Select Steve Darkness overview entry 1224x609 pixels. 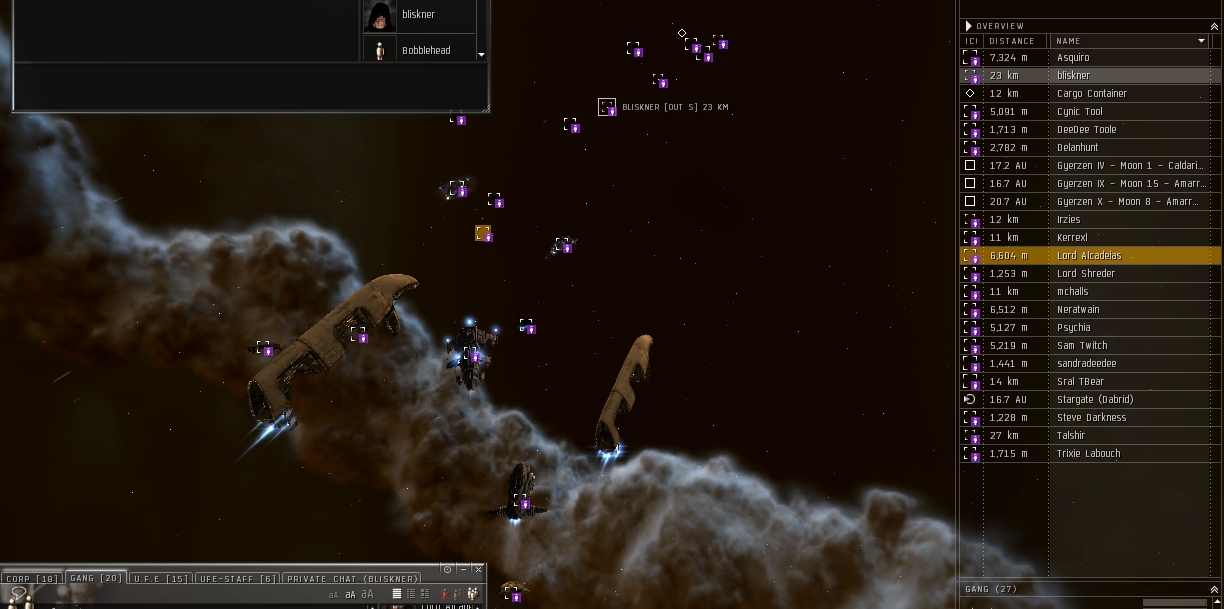(1091, 418)
